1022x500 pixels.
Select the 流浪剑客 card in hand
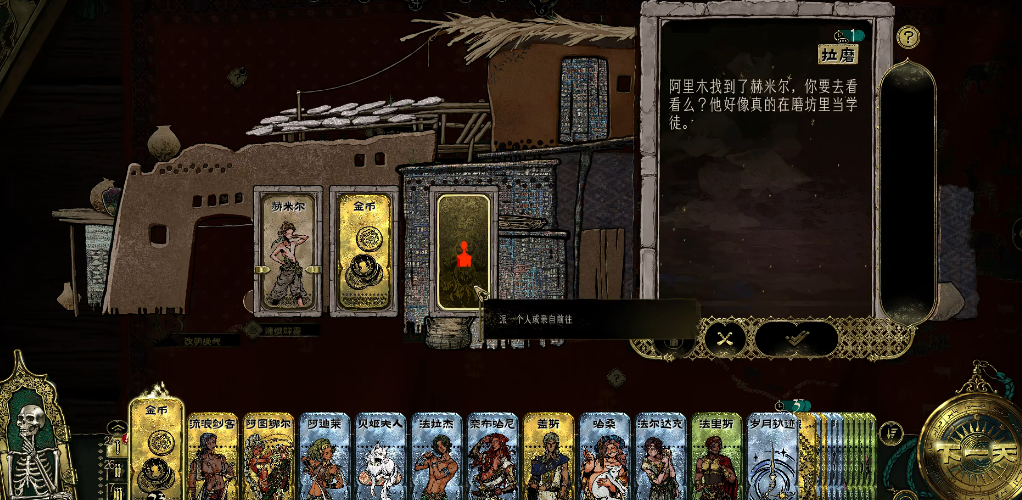[213, 457]
